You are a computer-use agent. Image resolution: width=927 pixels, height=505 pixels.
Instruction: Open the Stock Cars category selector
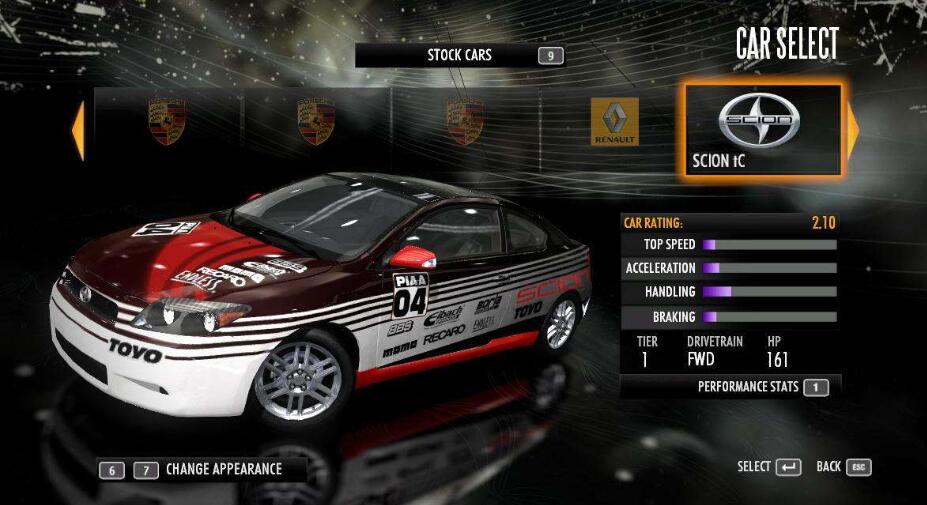click(459, 55)
